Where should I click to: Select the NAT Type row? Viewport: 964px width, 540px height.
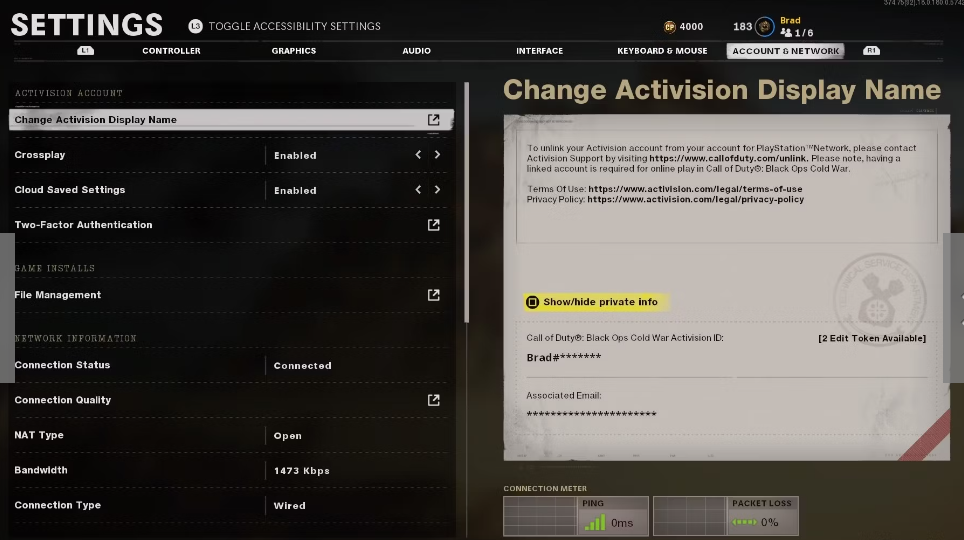click(230, 435)
